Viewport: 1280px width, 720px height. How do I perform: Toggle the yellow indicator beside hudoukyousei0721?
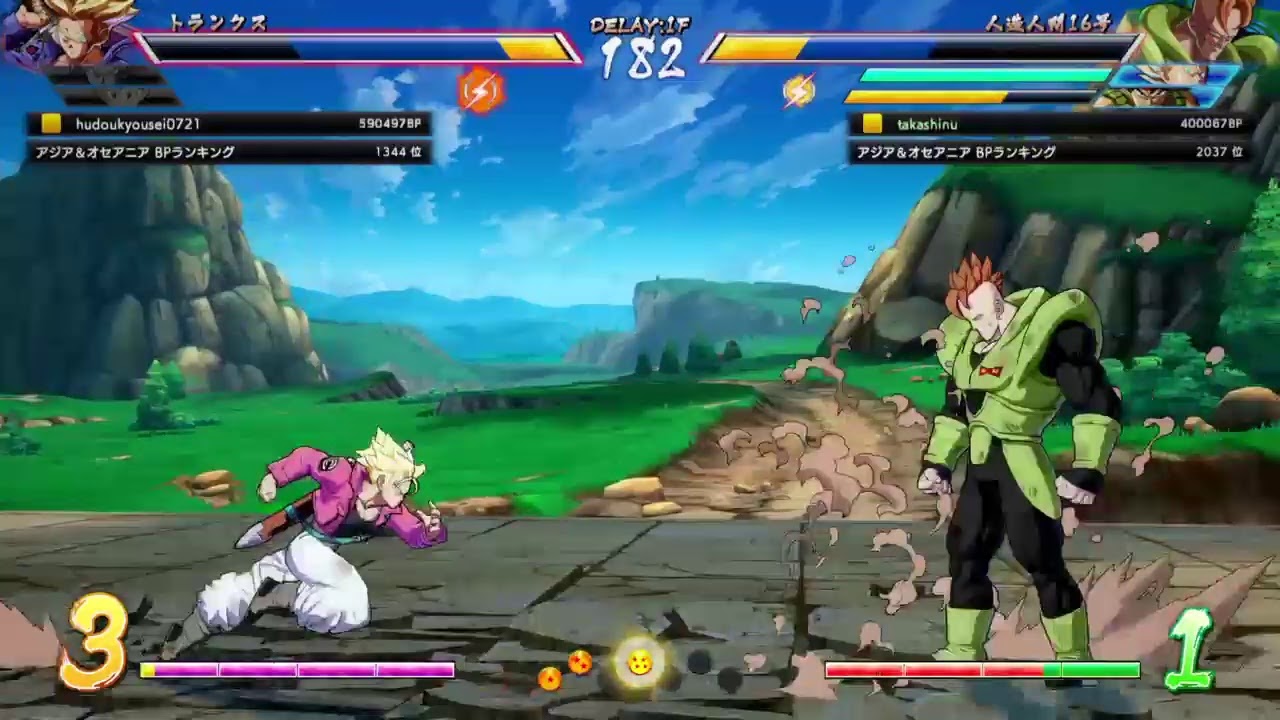52,124
